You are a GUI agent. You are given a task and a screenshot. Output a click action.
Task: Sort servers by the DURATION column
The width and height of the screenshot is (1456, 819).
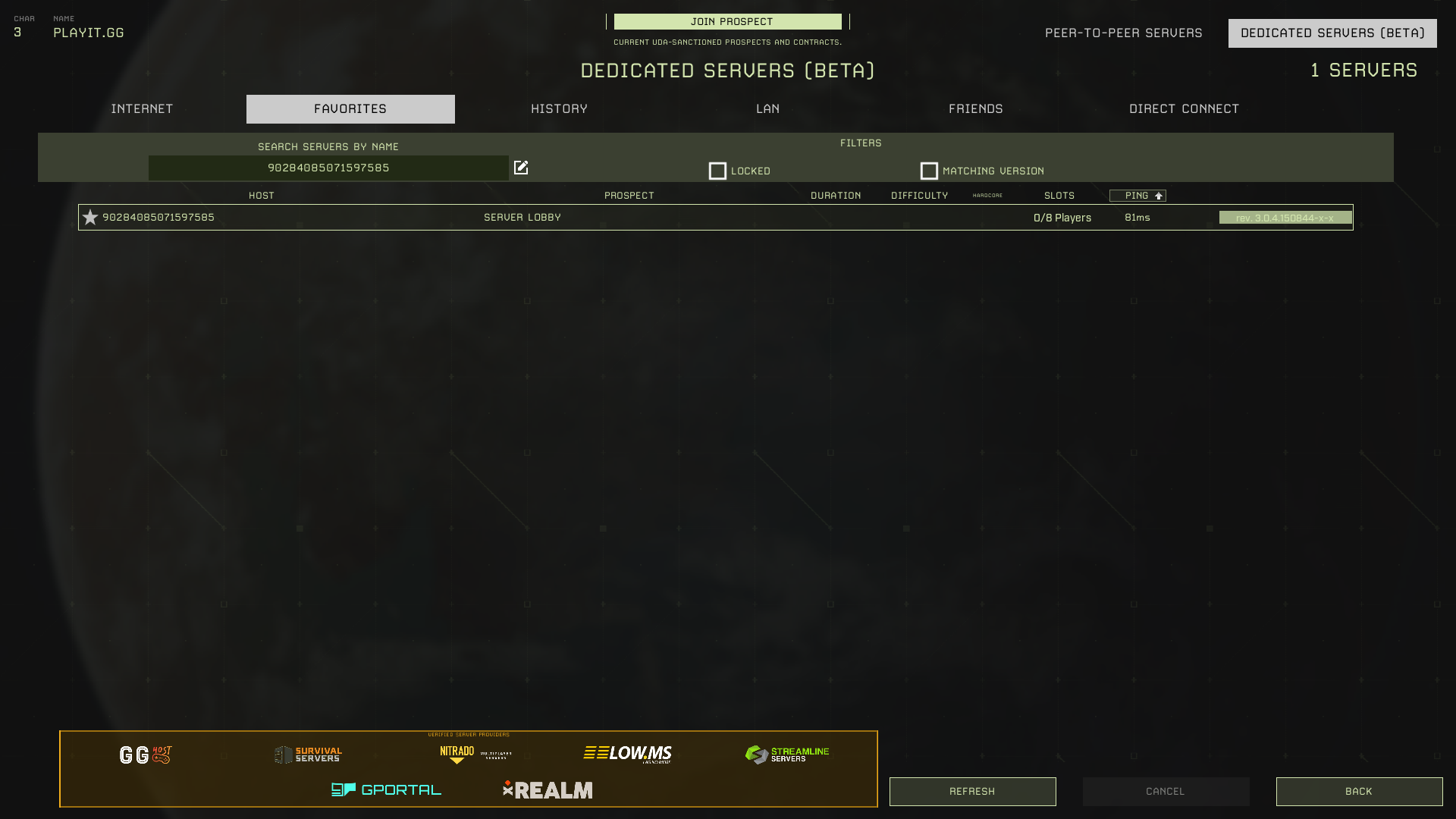tap(835, 195)
